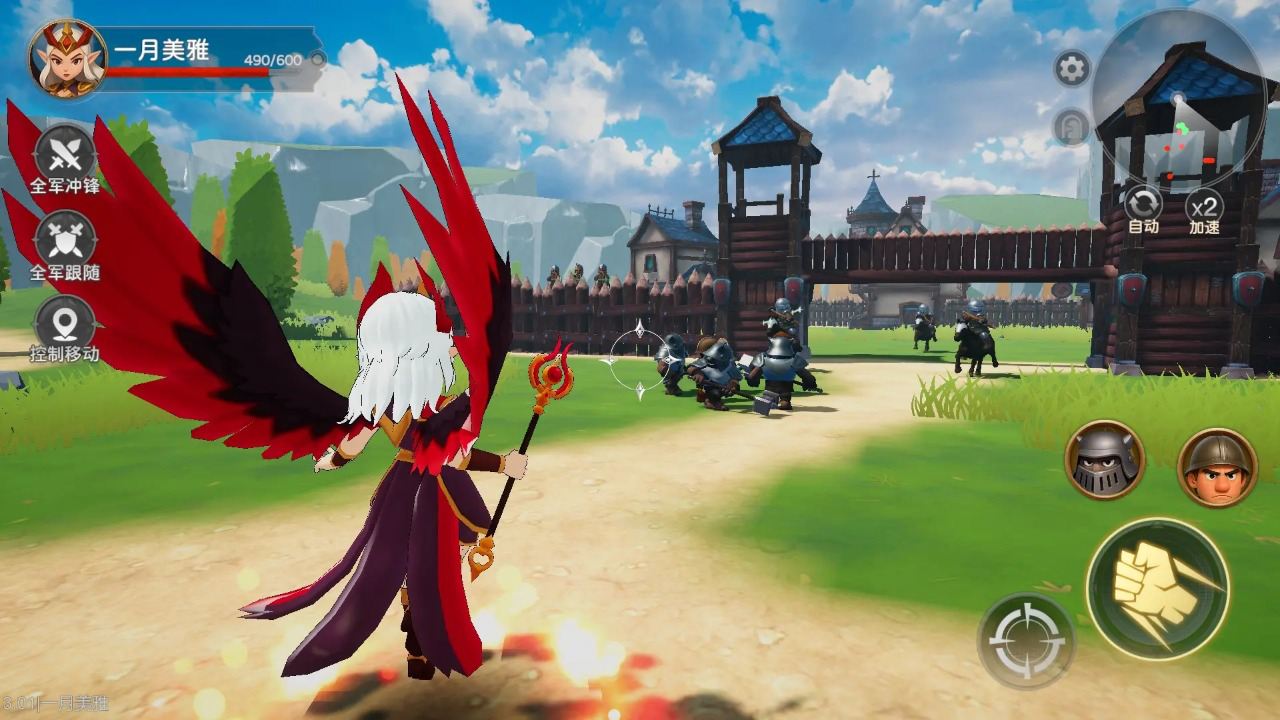This screenshot has height=720, width=1280.
Task: Select the 全军跟随 army follow command
Action: pyautogui.click(x=65, y=243)
